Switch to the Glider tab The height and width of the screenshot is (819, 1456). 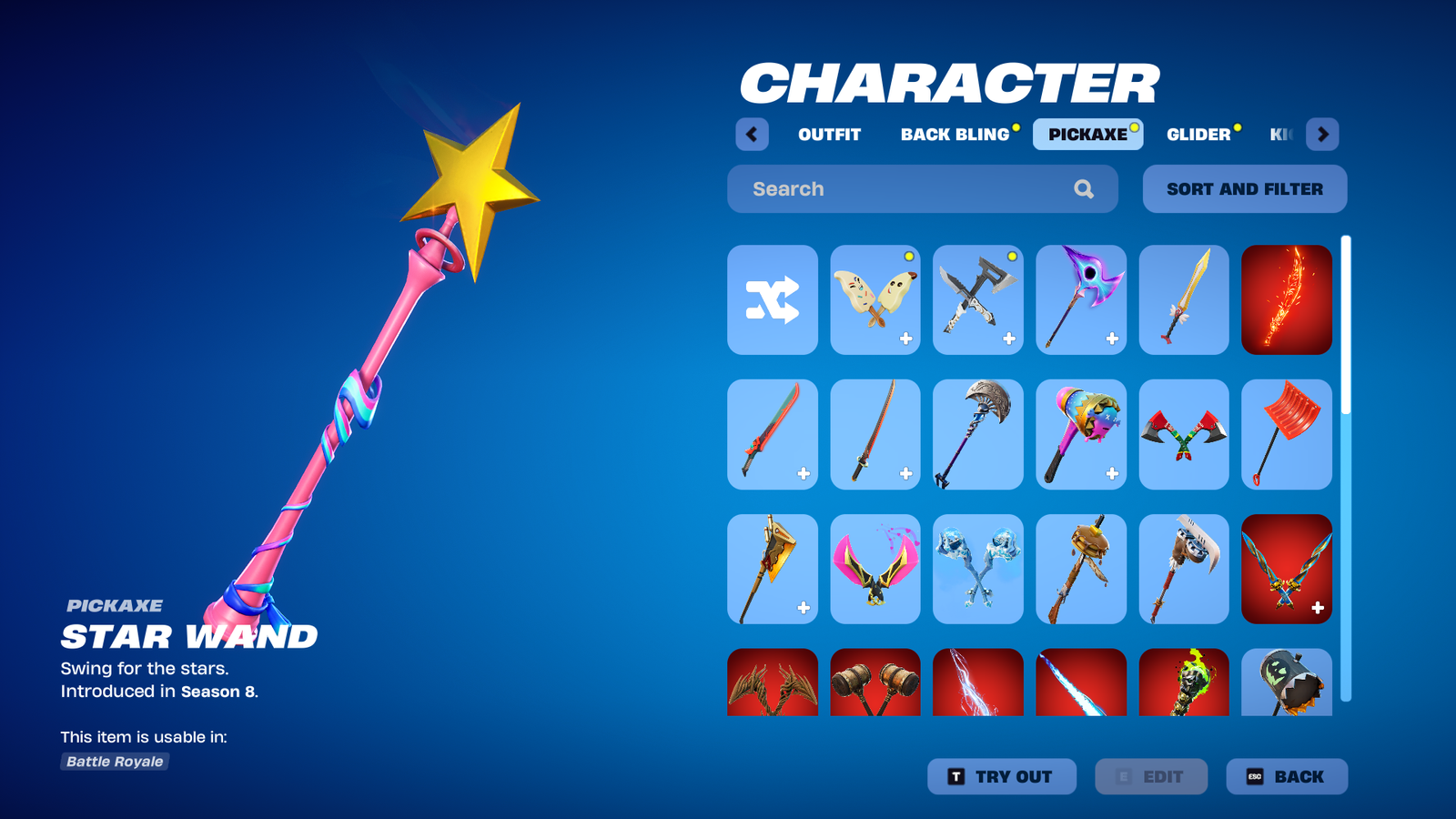point(1198,135)
